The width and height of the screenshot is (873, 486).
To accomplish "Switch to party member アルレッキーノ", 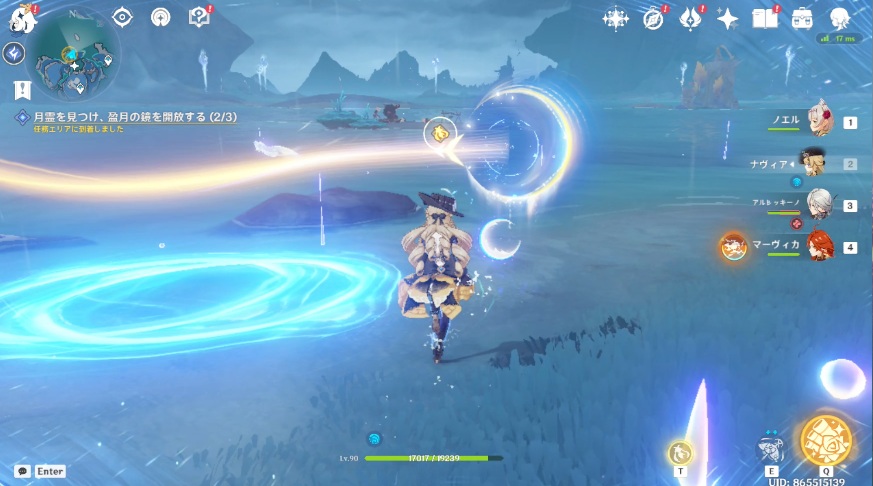I will (820, 204).
